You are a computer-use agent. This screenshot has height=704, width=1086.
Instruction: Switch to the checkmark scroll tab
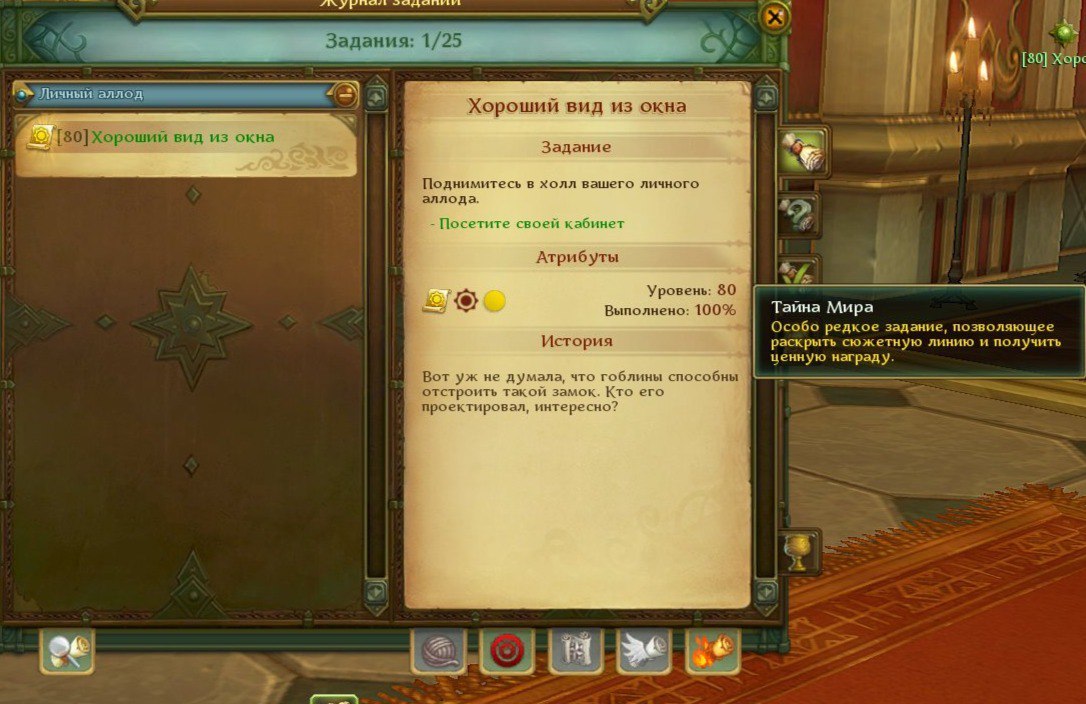pos(800,272)
